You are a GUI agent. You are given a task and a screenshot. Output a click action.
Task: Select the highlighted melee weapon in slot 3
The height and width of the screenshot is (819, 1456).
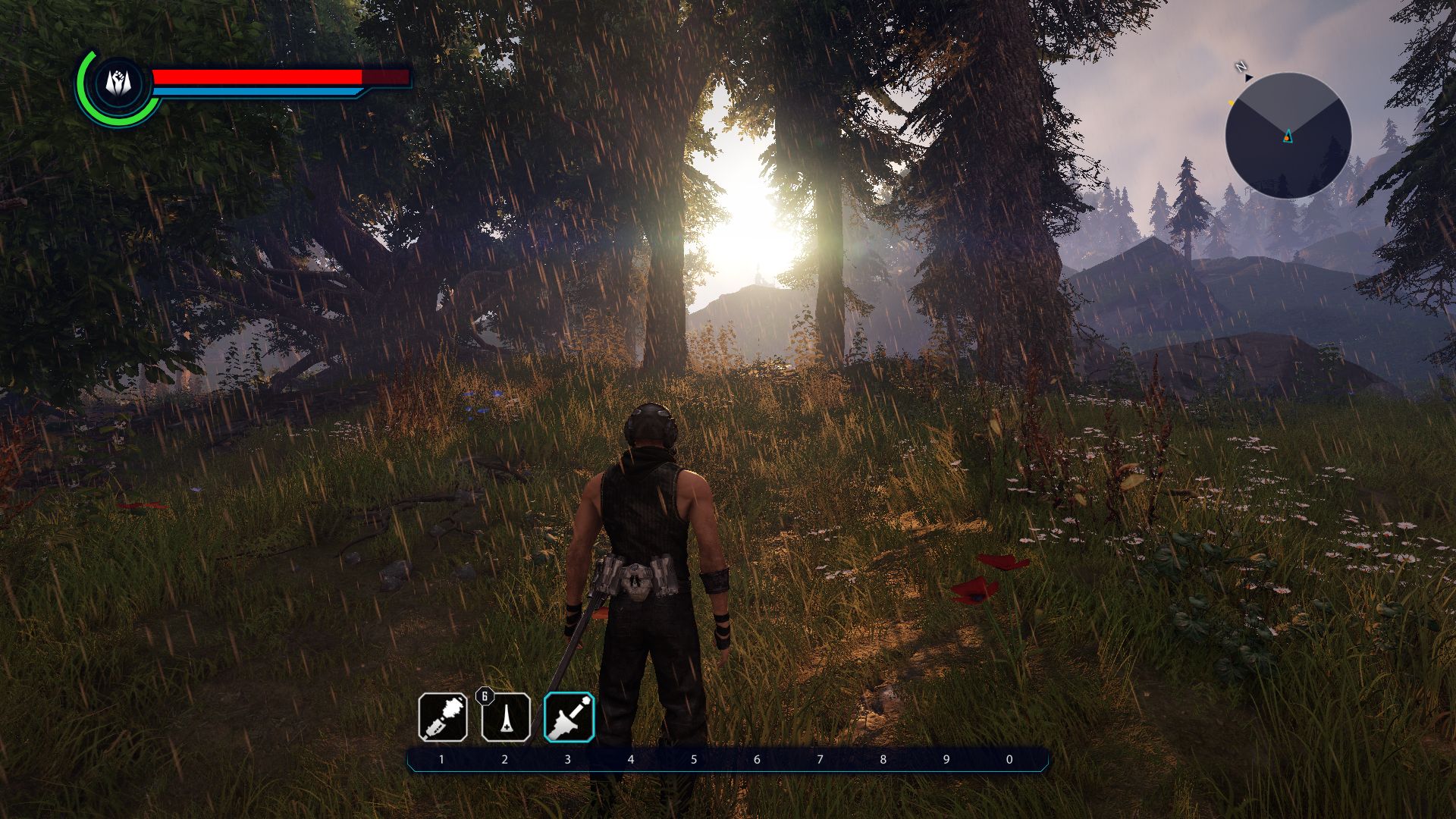click(569, 717)
